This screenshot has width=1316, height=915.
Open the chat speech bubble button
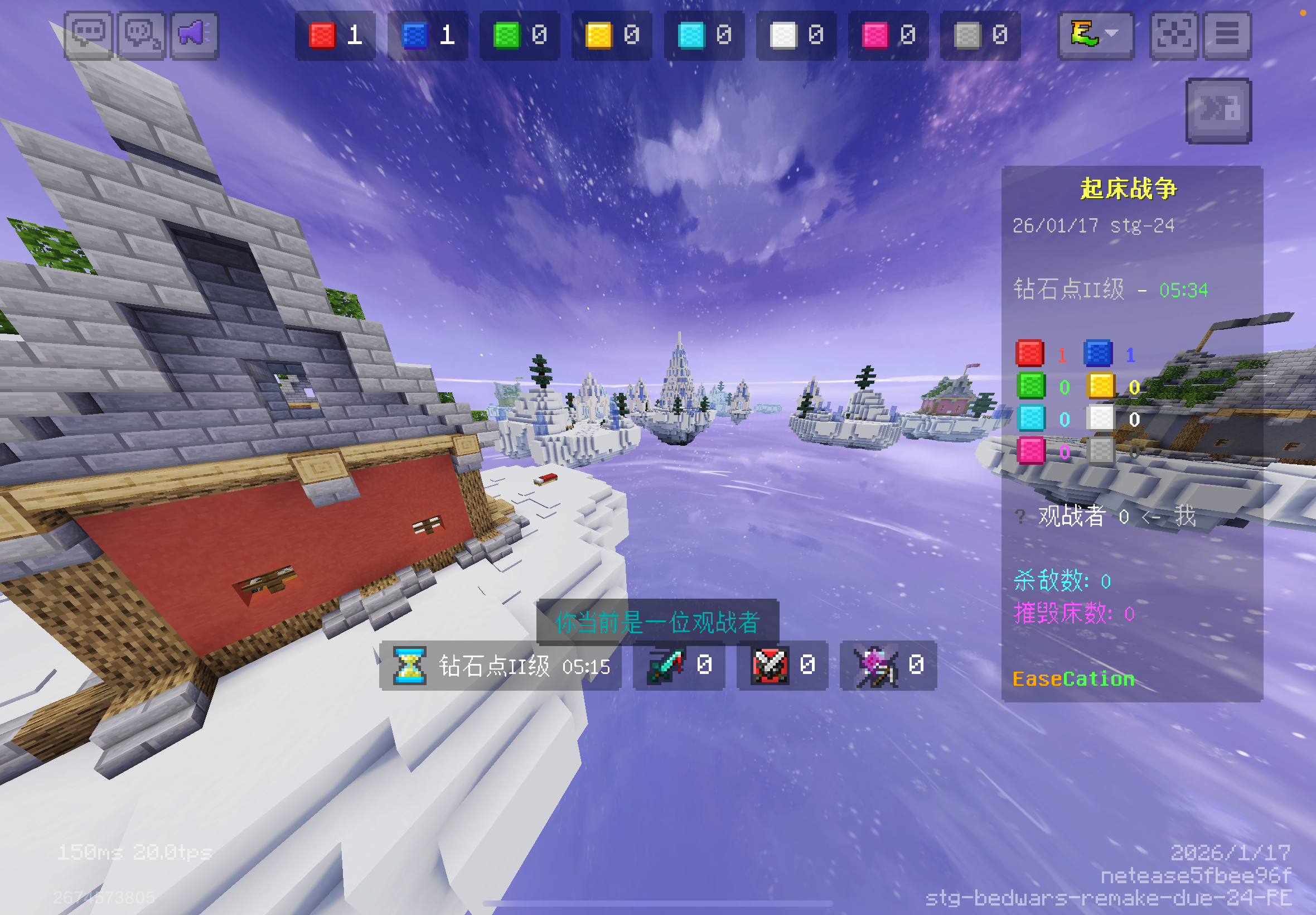(88, 36)
